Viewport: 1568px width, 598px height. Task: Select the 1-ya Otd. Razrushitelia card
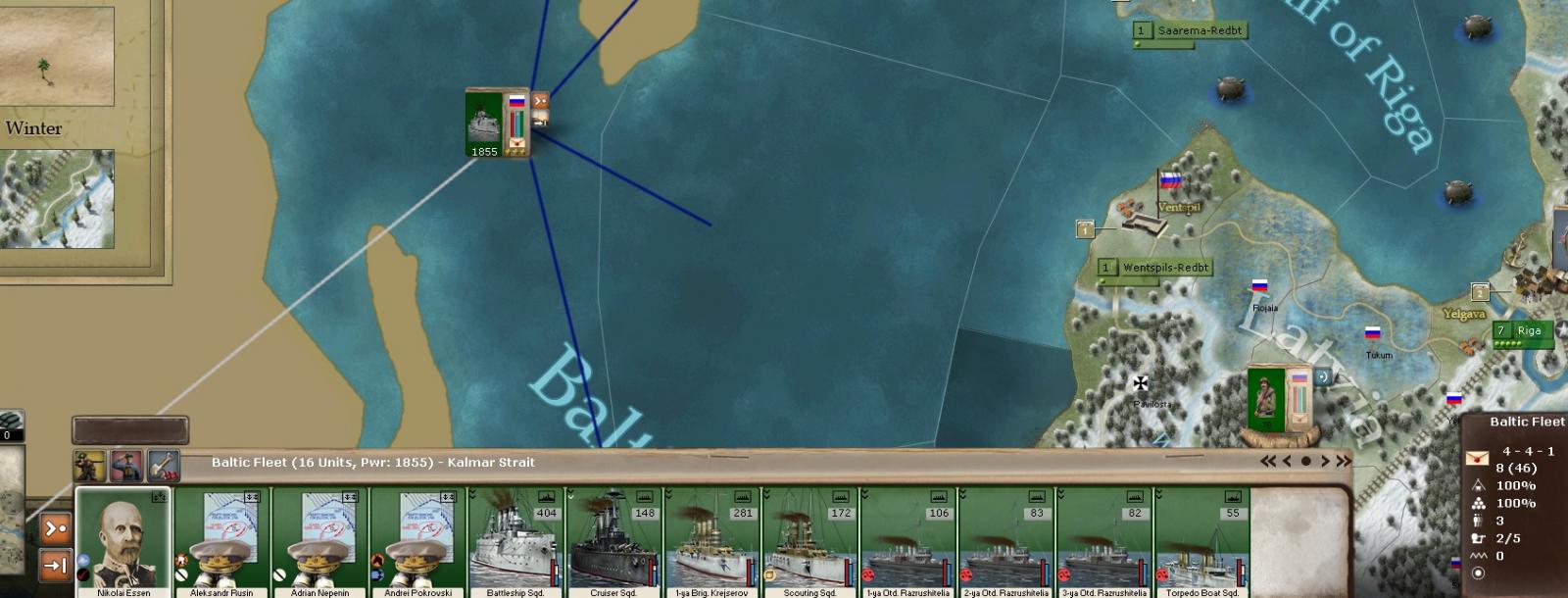coord(907,541)
